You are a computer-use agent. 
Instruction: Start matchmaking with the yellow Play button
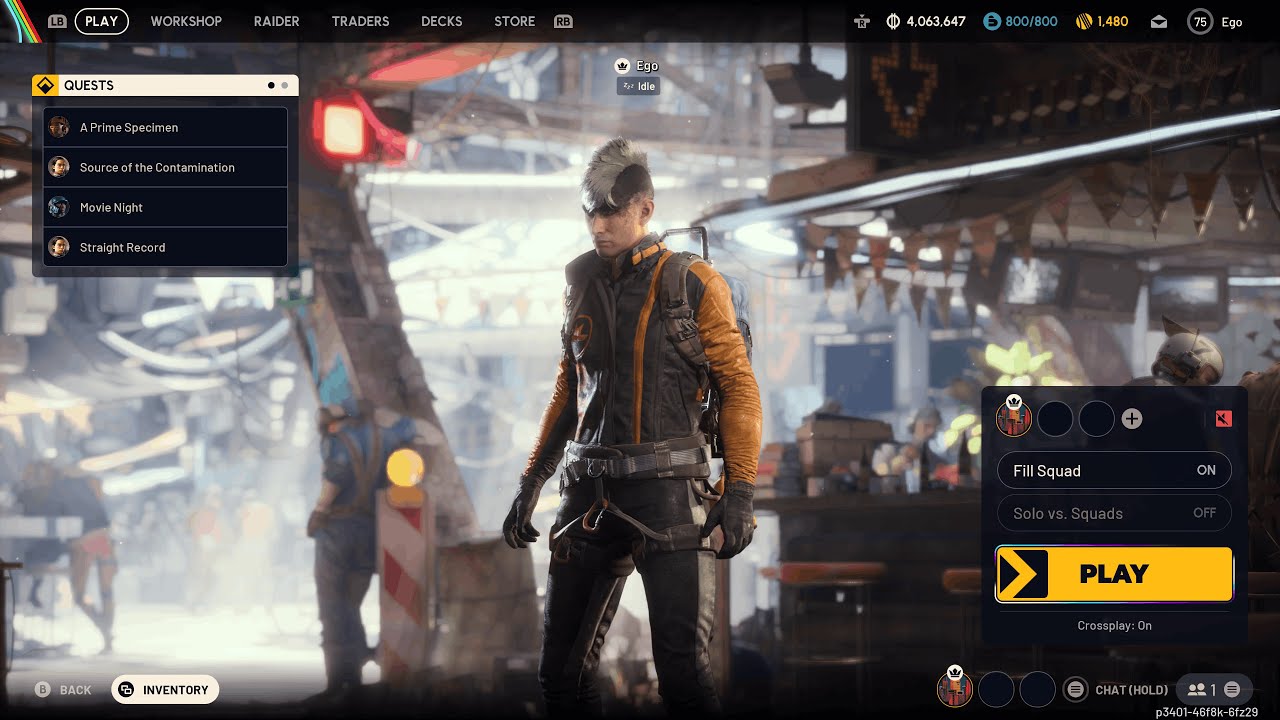1114,574
